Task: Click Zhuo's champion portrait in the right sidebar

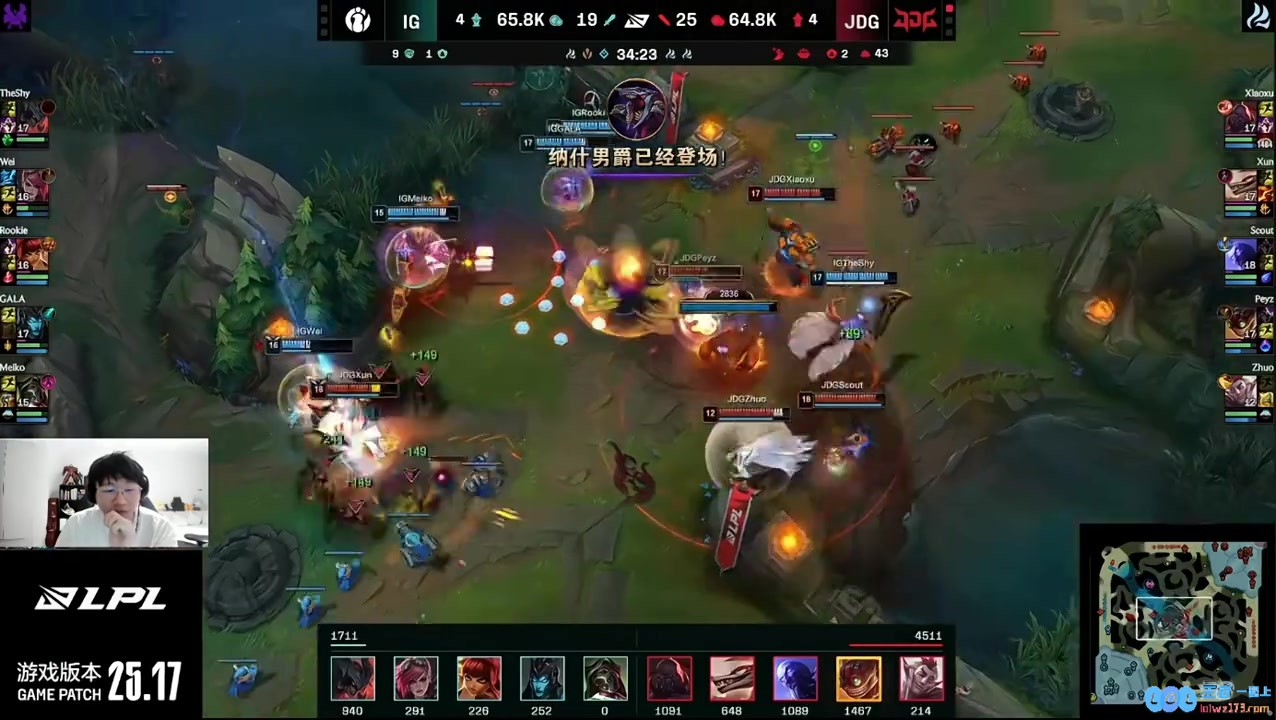Action: tap(1242, 391)
